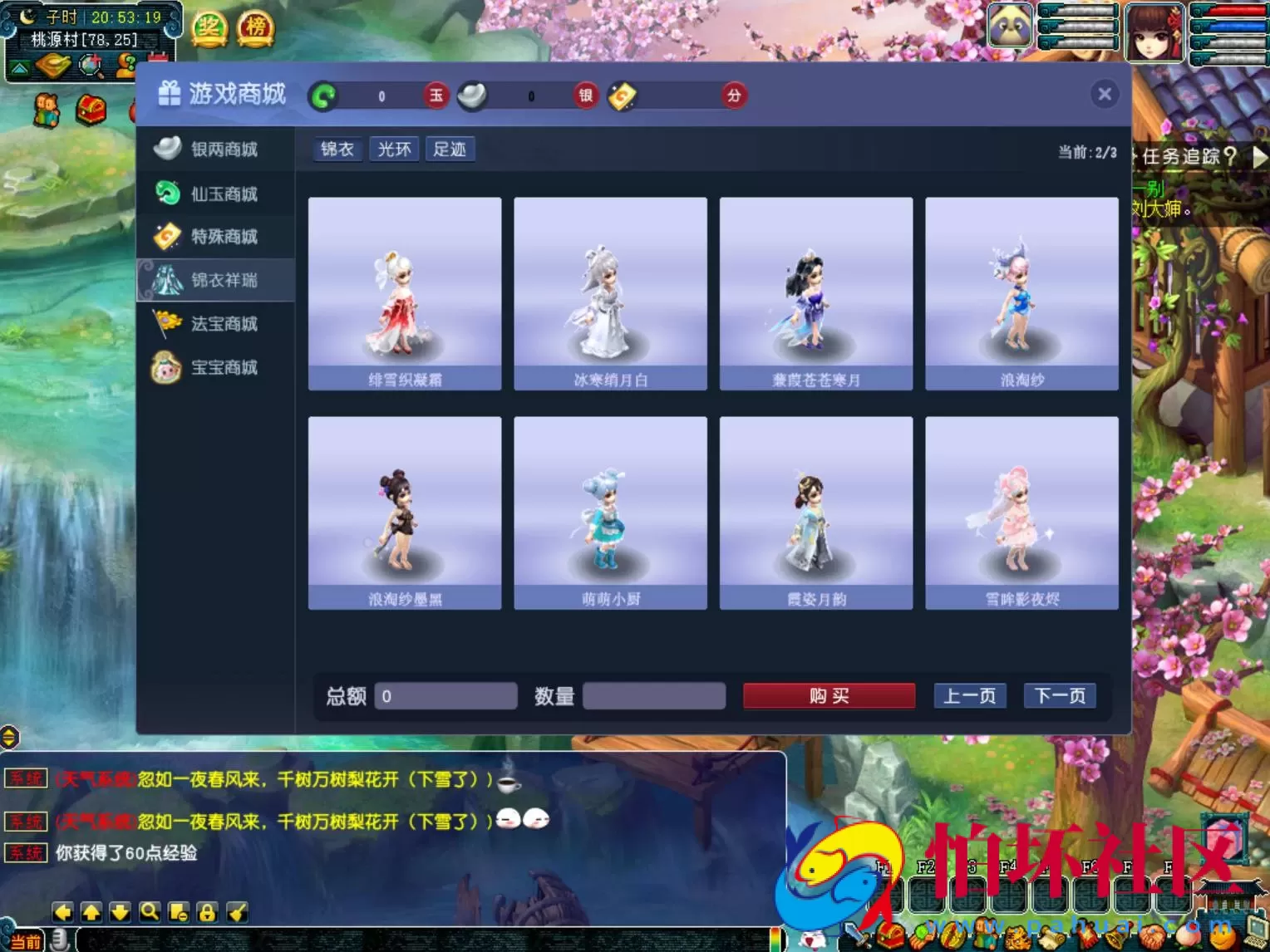Collapse the minimap panel with green arrow
This screenshot has height=952, width=1270.
[x=19, y=66]
